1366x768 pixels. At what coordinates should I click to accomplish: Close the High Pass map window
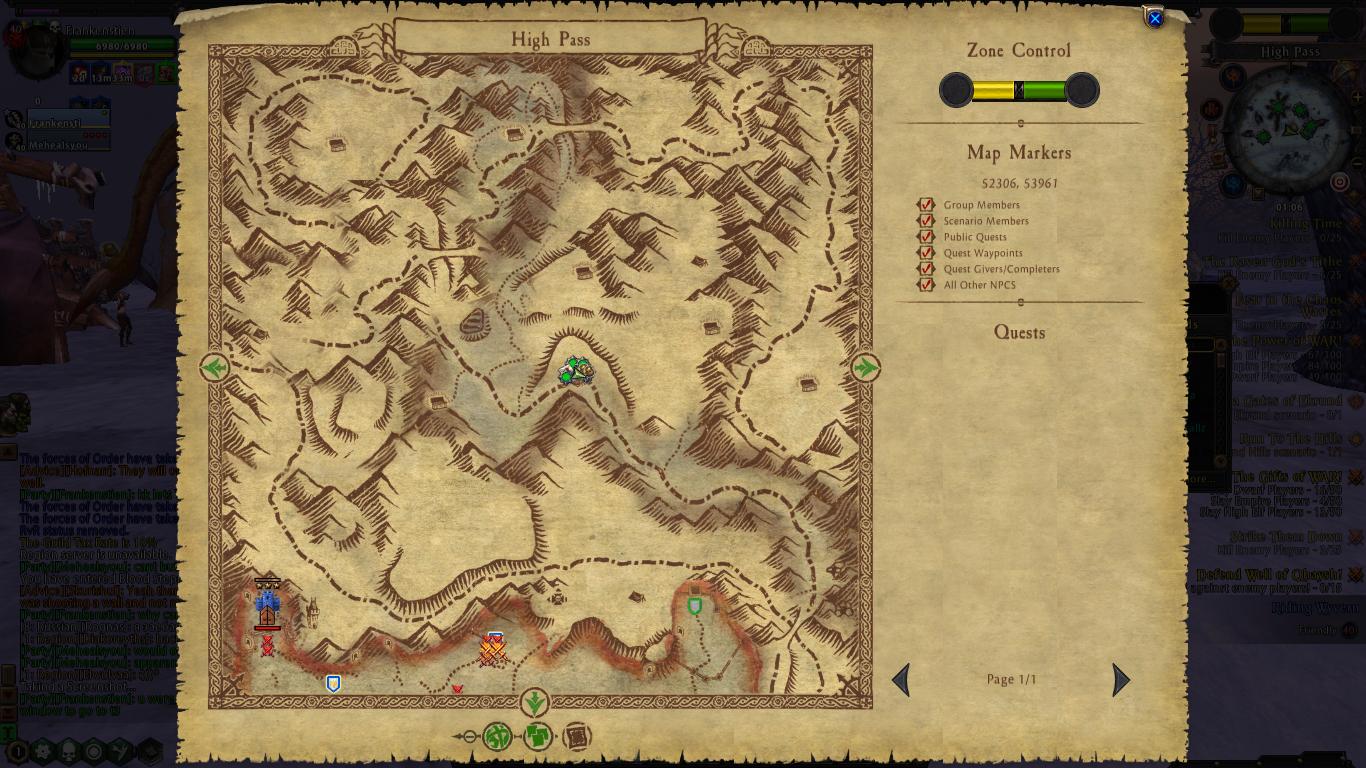[x=1154, y=19]
